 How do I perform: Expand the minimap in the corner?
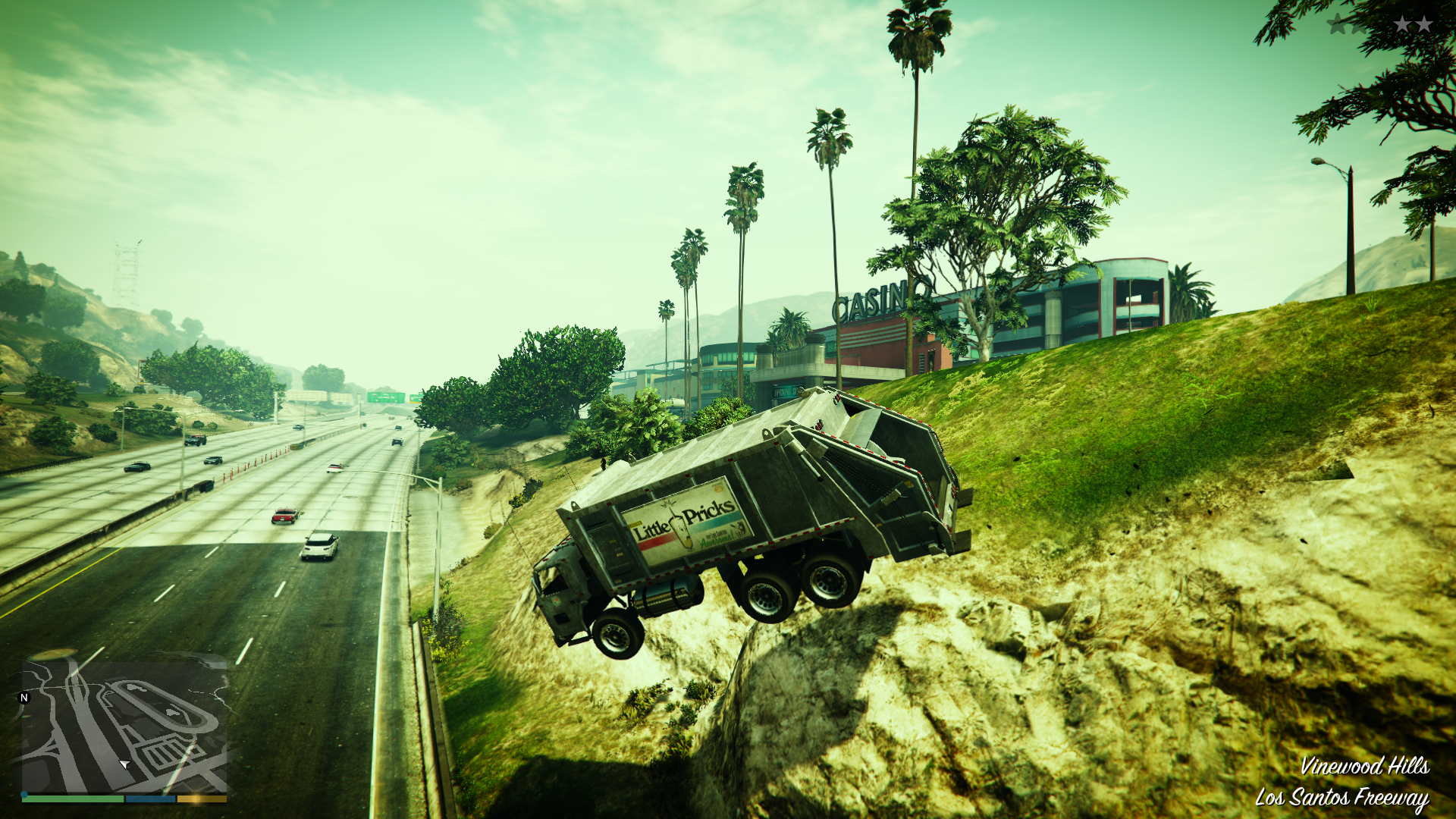click(125, 728)
